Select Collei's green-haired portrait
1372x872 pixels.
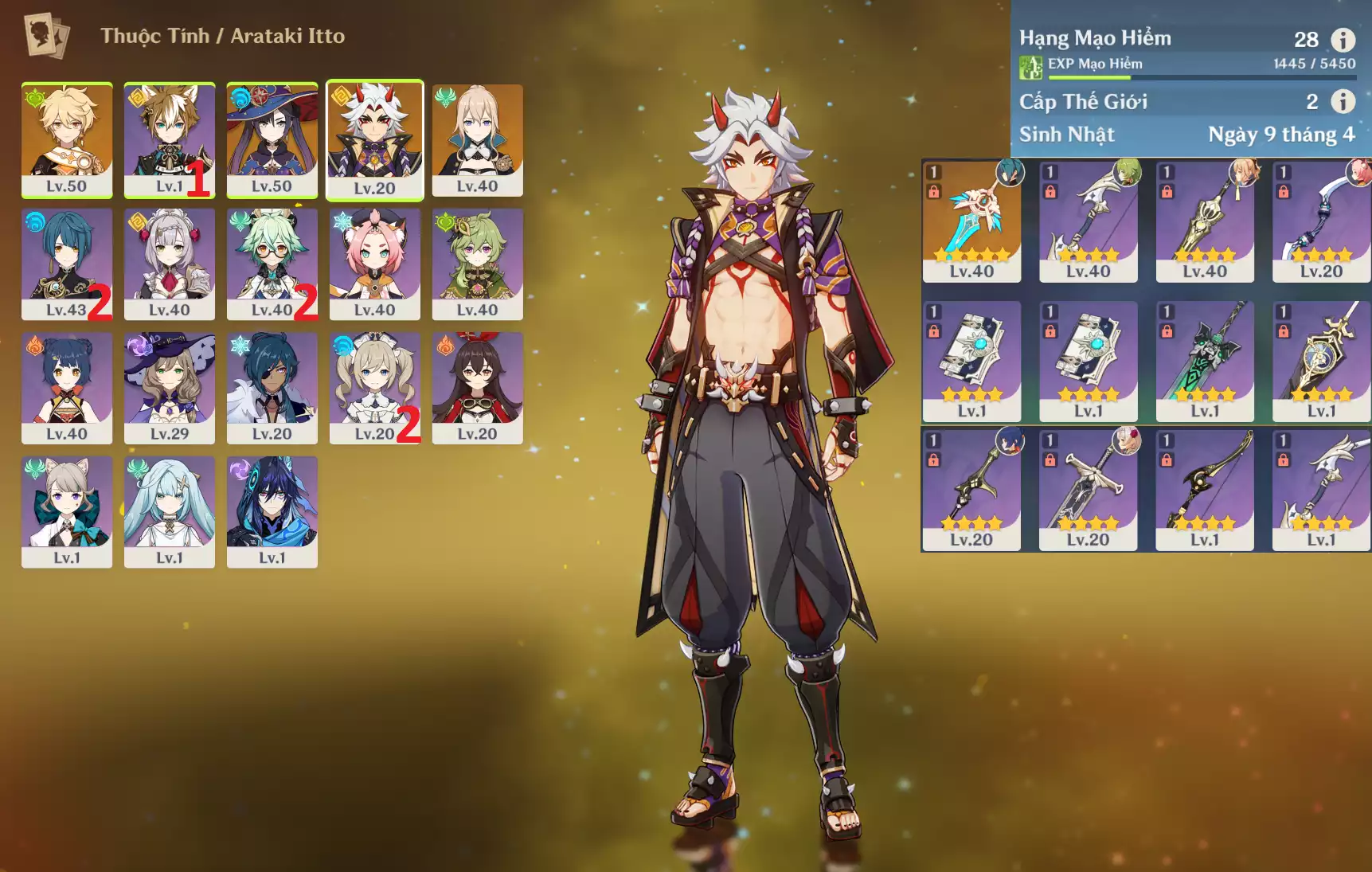pyautogui.click(x=477, y=264)
